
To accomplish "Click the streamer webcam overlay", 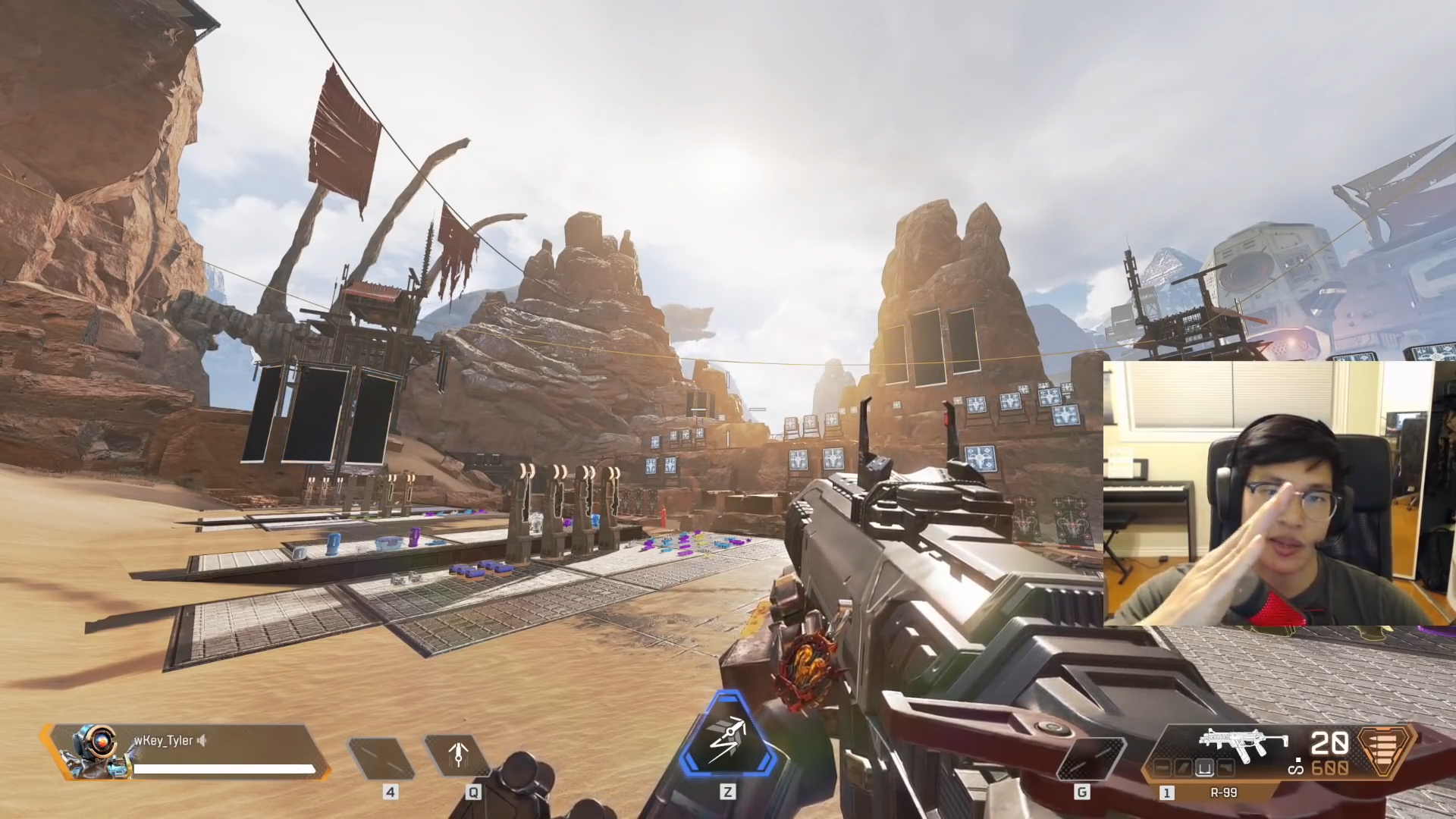I will tap(1267, 494).
